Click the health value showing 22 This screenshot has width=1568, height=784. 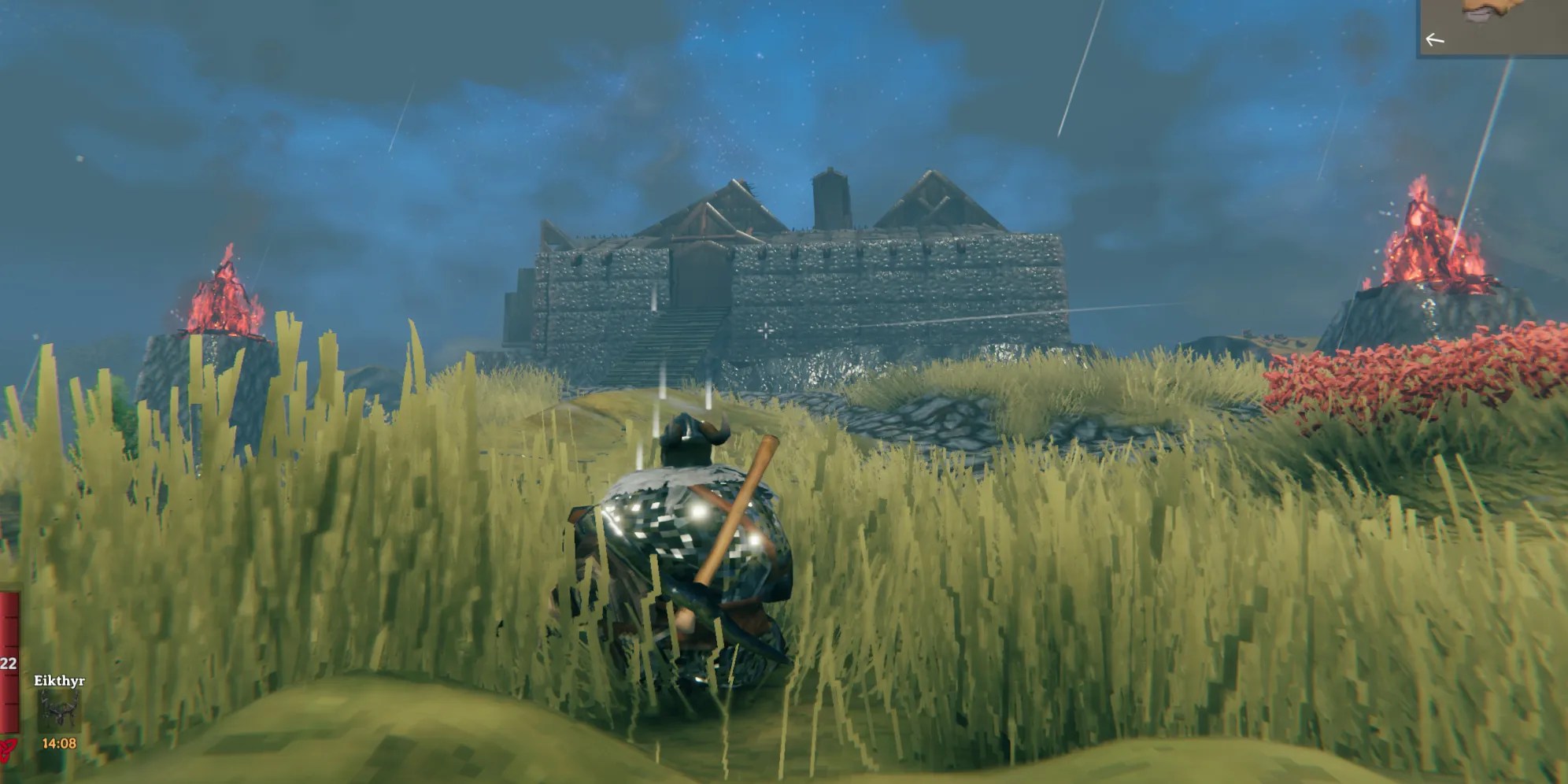coord(7,661)
